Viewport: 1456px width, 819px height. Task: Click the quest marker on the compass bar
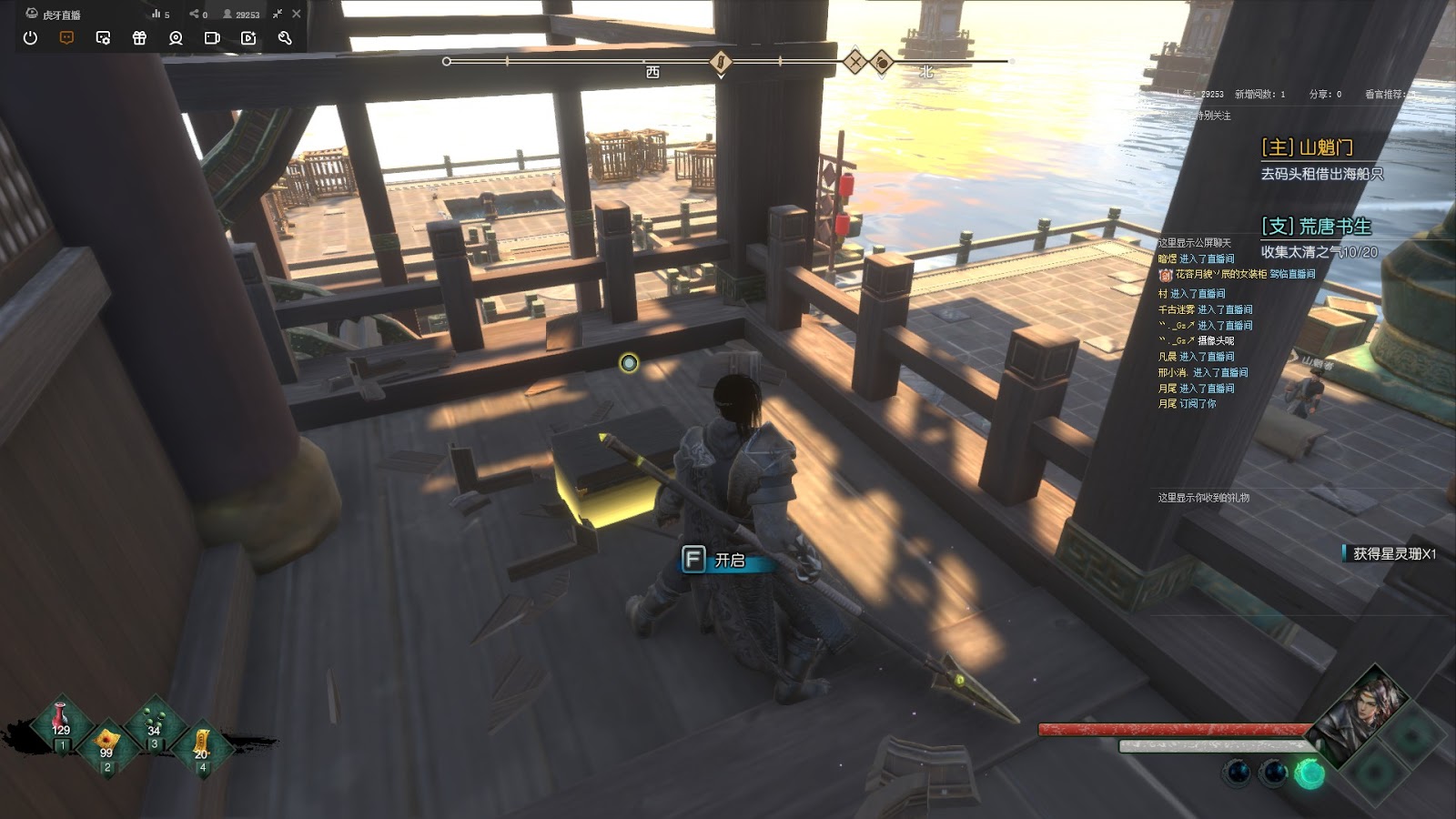pyautogui.click(x=721, y=62)
